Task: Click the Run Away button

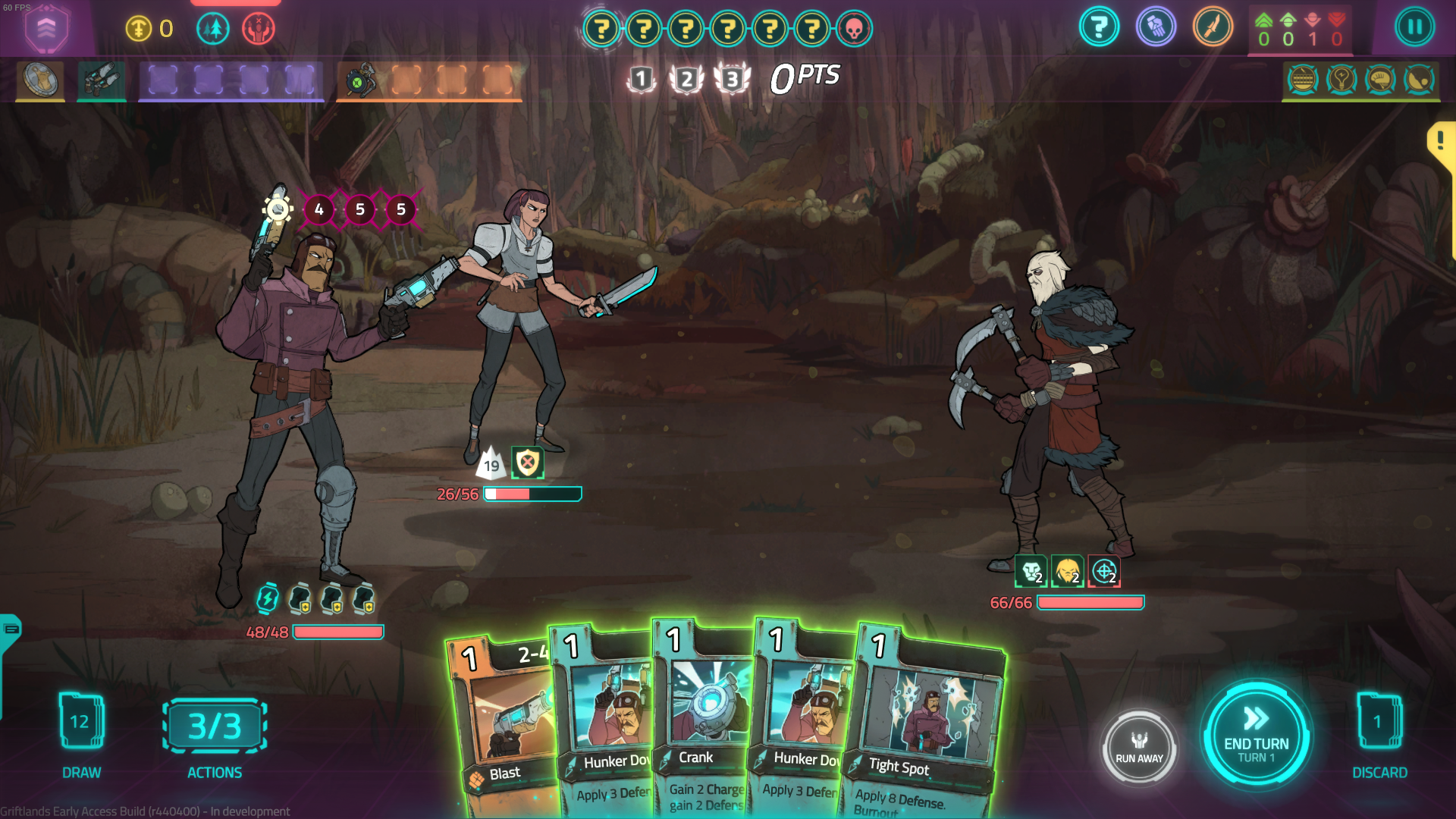Action: coord(1139,748)
